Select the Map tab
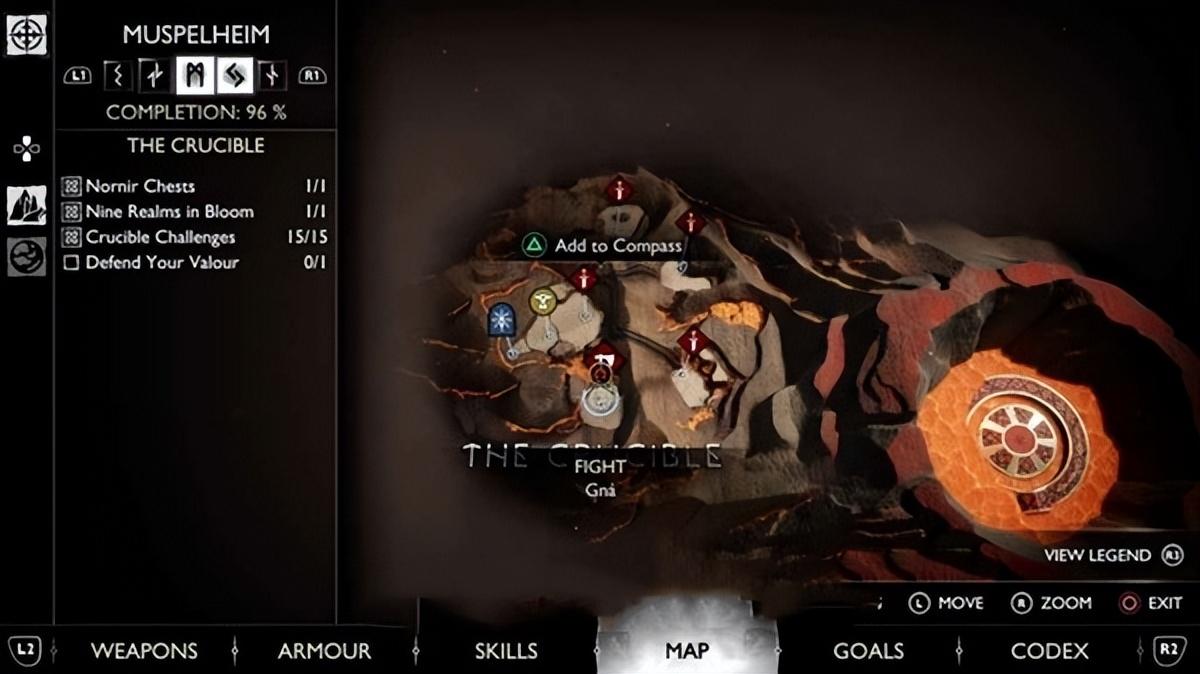 point(687,651)
